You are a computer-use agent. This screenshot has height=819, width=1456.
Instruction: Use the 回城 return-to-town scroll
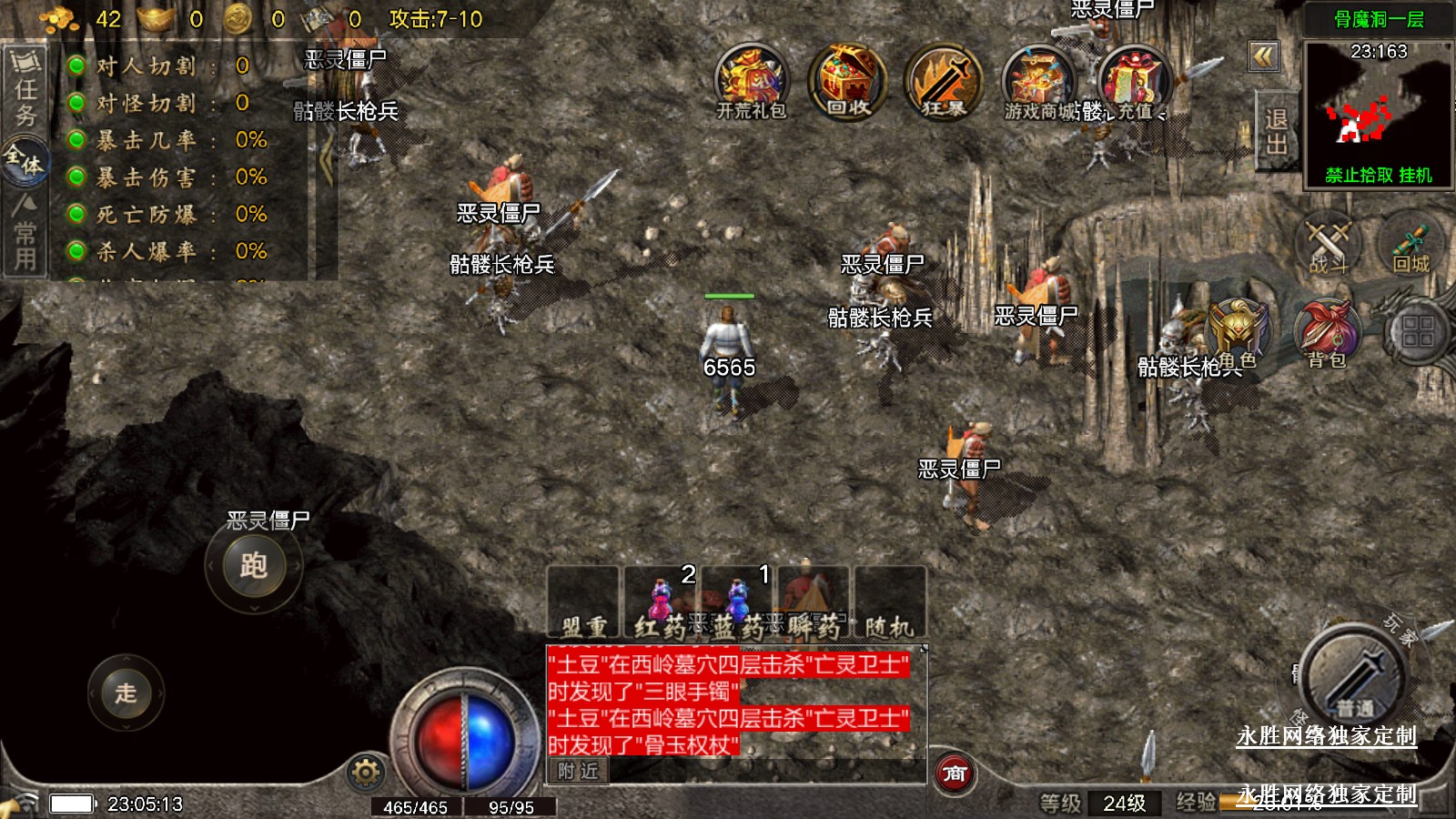(1411, 243)
